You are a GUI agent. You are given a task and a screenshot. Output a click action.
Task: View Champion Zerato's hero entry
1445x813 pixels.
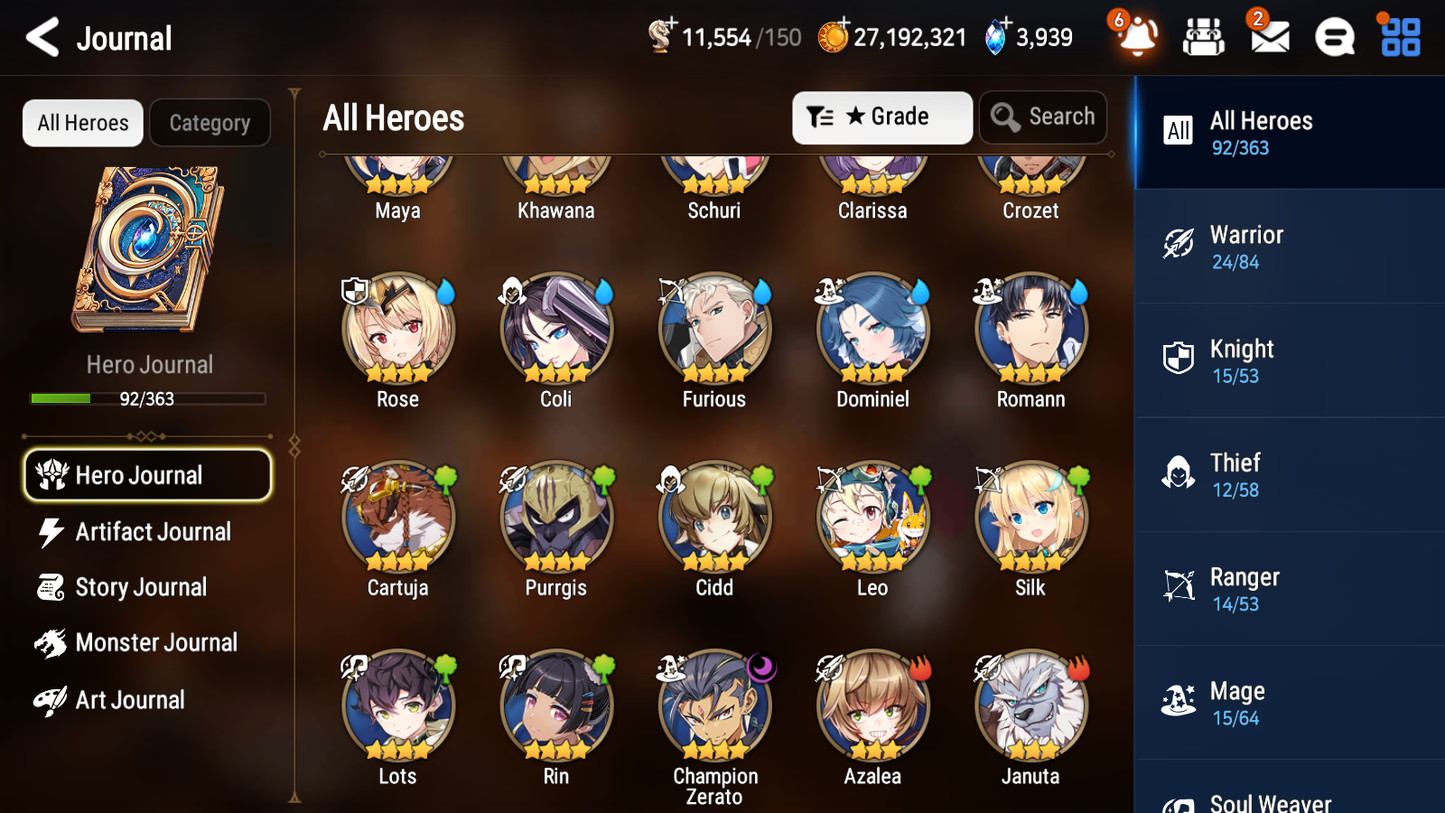pyautogui.click(x=714, y=704)
